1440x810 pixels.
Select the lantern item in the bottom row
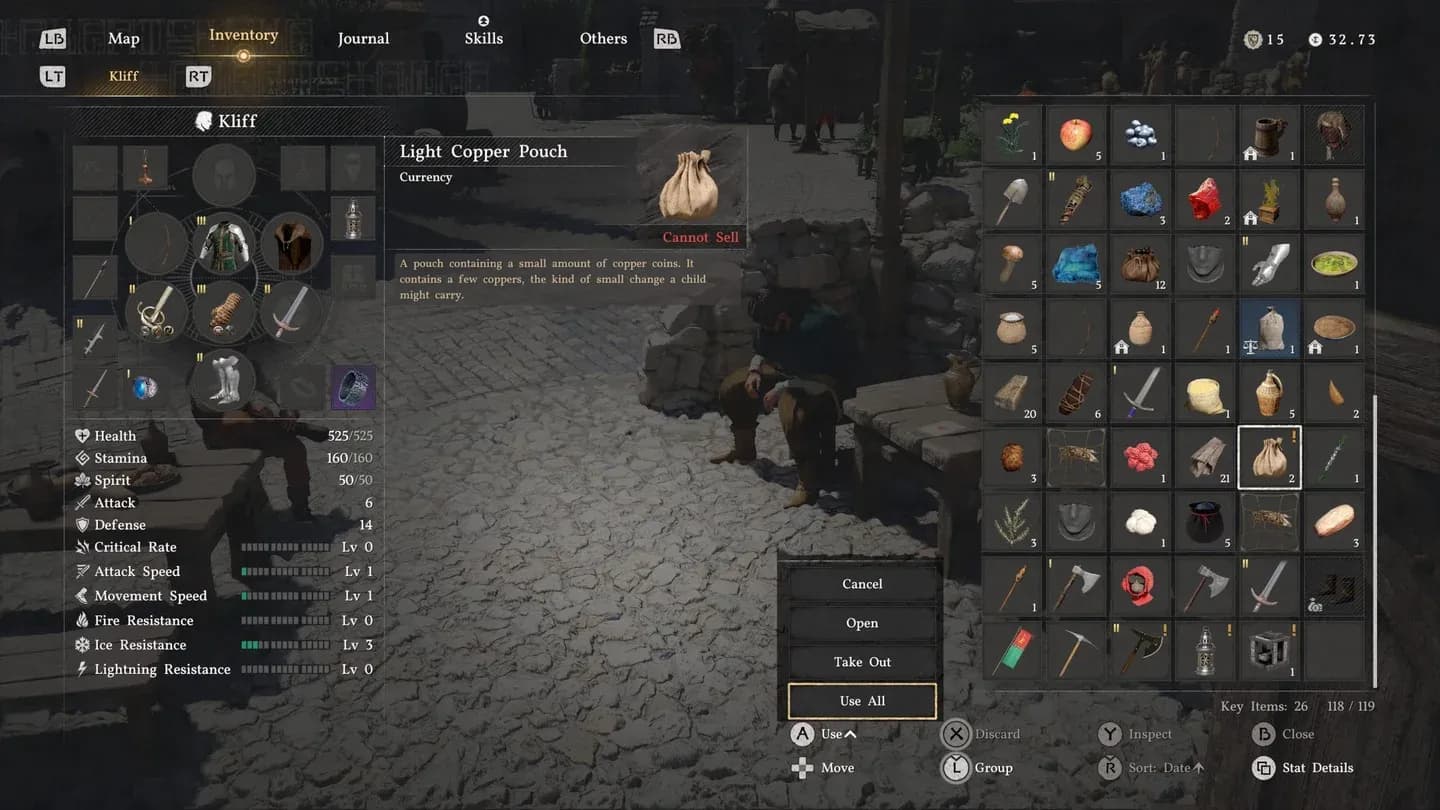pyautogui.click(x=1205, y=650)
